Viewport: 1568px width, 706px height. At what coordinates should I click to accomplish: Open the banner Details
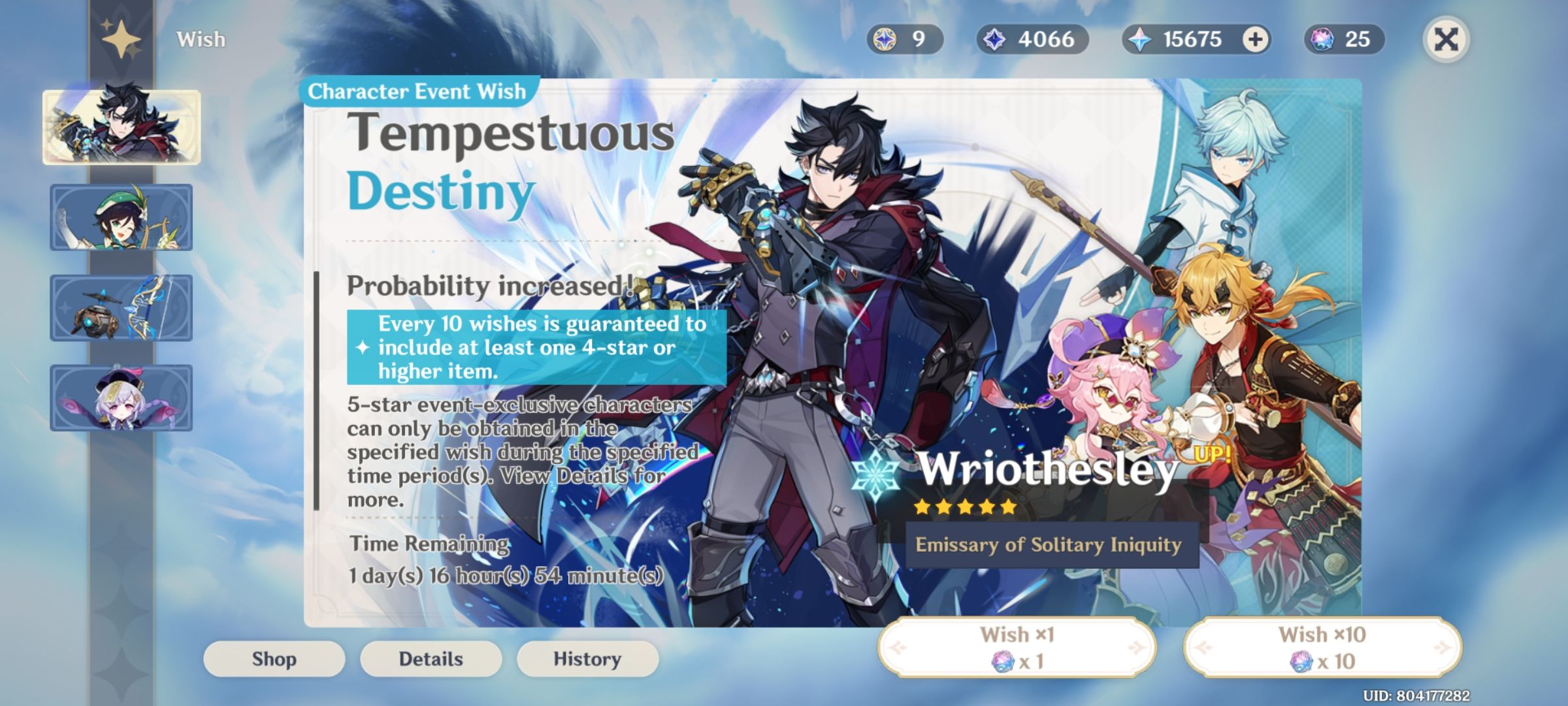431,658
